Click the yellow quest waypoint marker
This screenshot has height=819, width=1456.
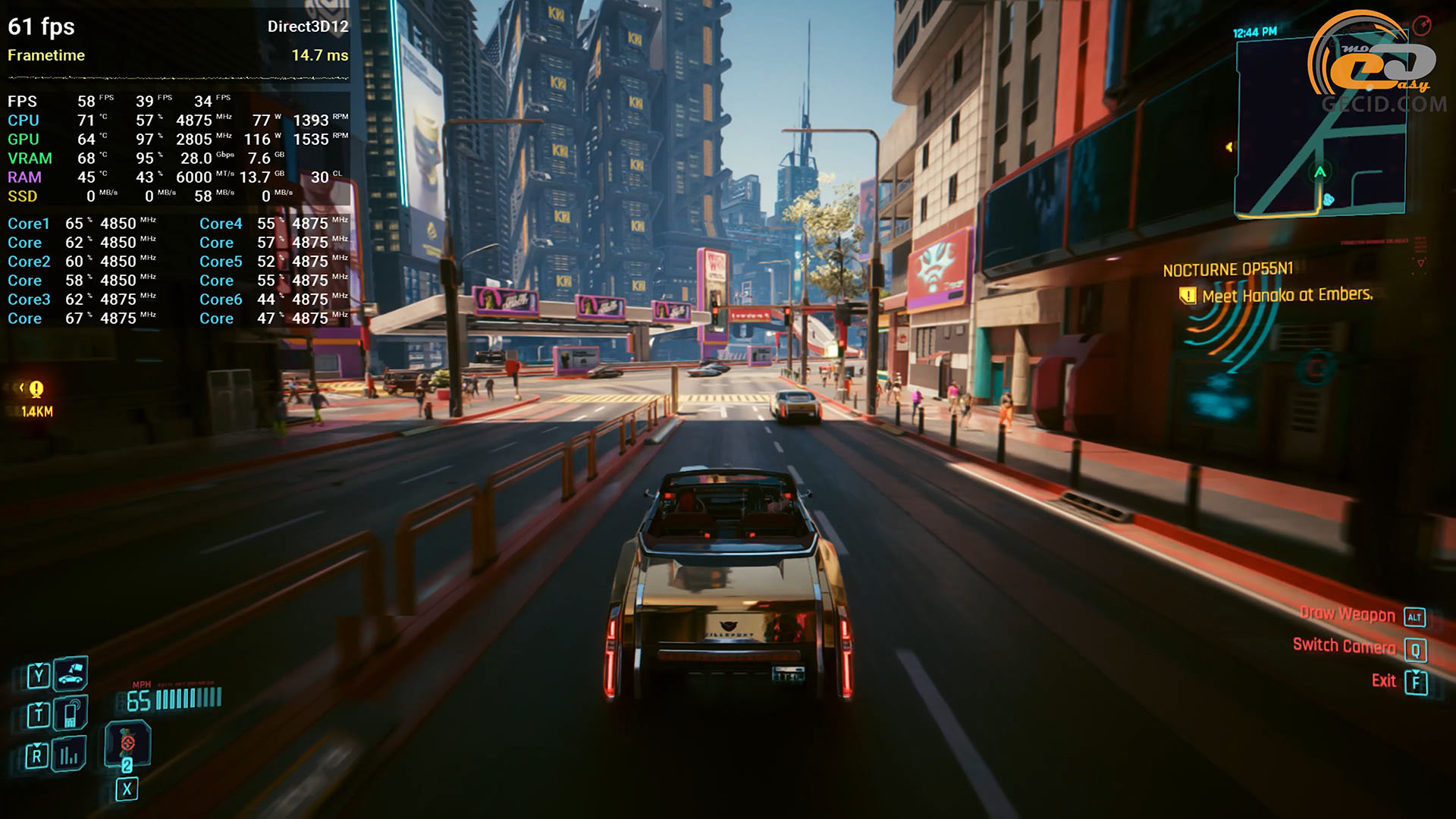(36, 390)
